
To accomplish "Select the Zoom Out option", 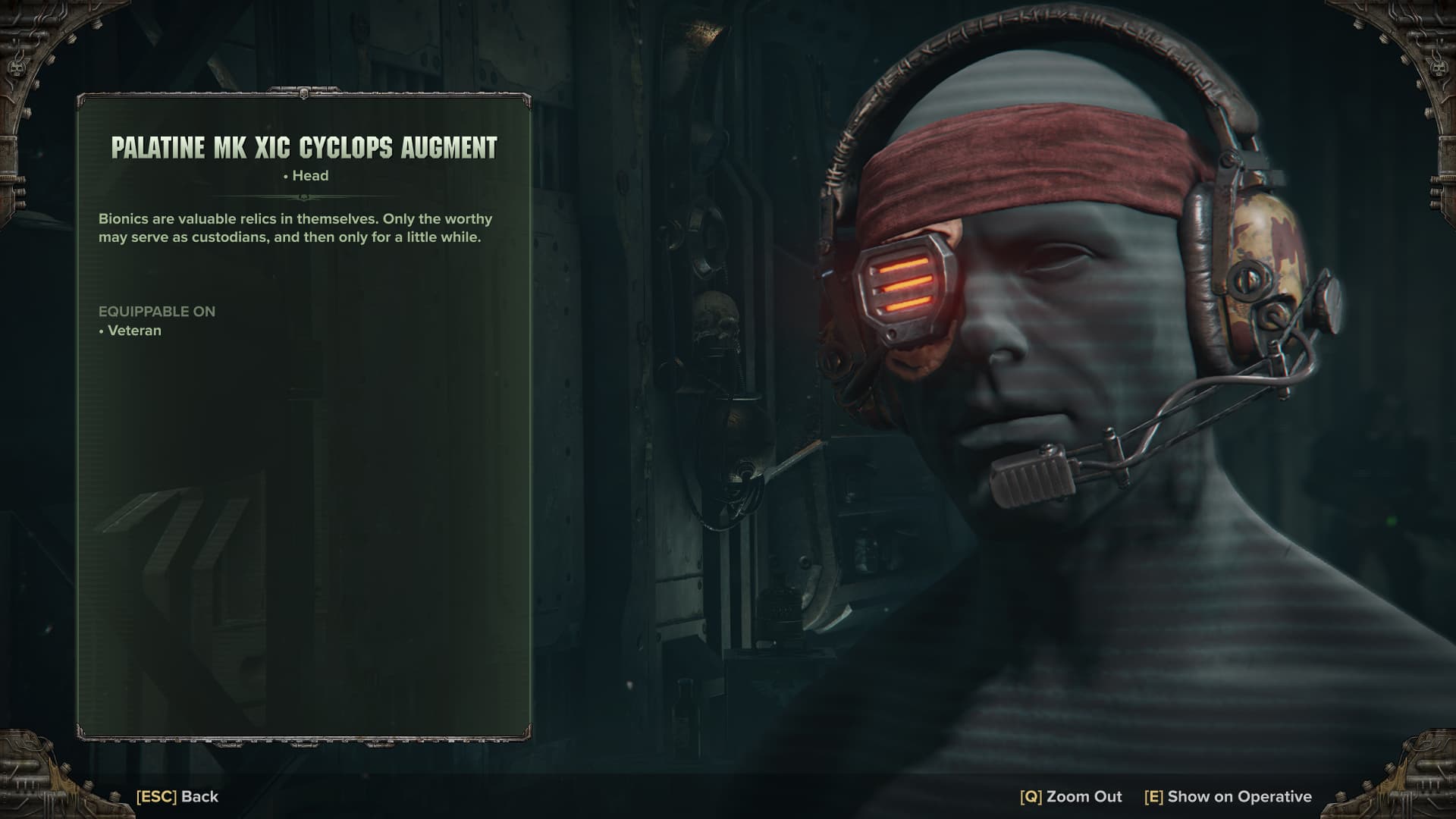I will pos(1071,796).
